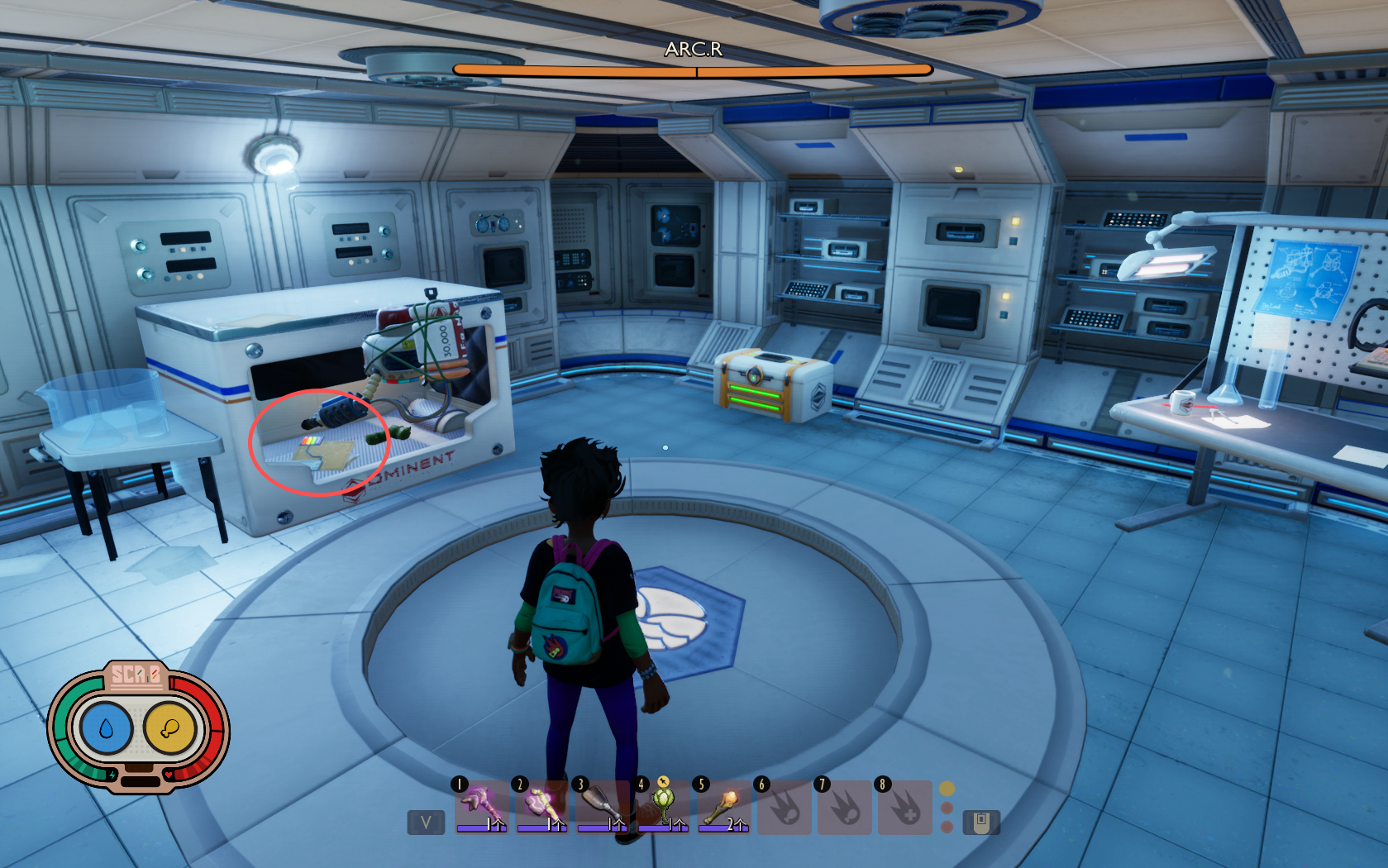Image resolution: width=1388 pixels, height=868 pixels.
Task: Equip the torch in hotbar slot 5
Action: 723,806
